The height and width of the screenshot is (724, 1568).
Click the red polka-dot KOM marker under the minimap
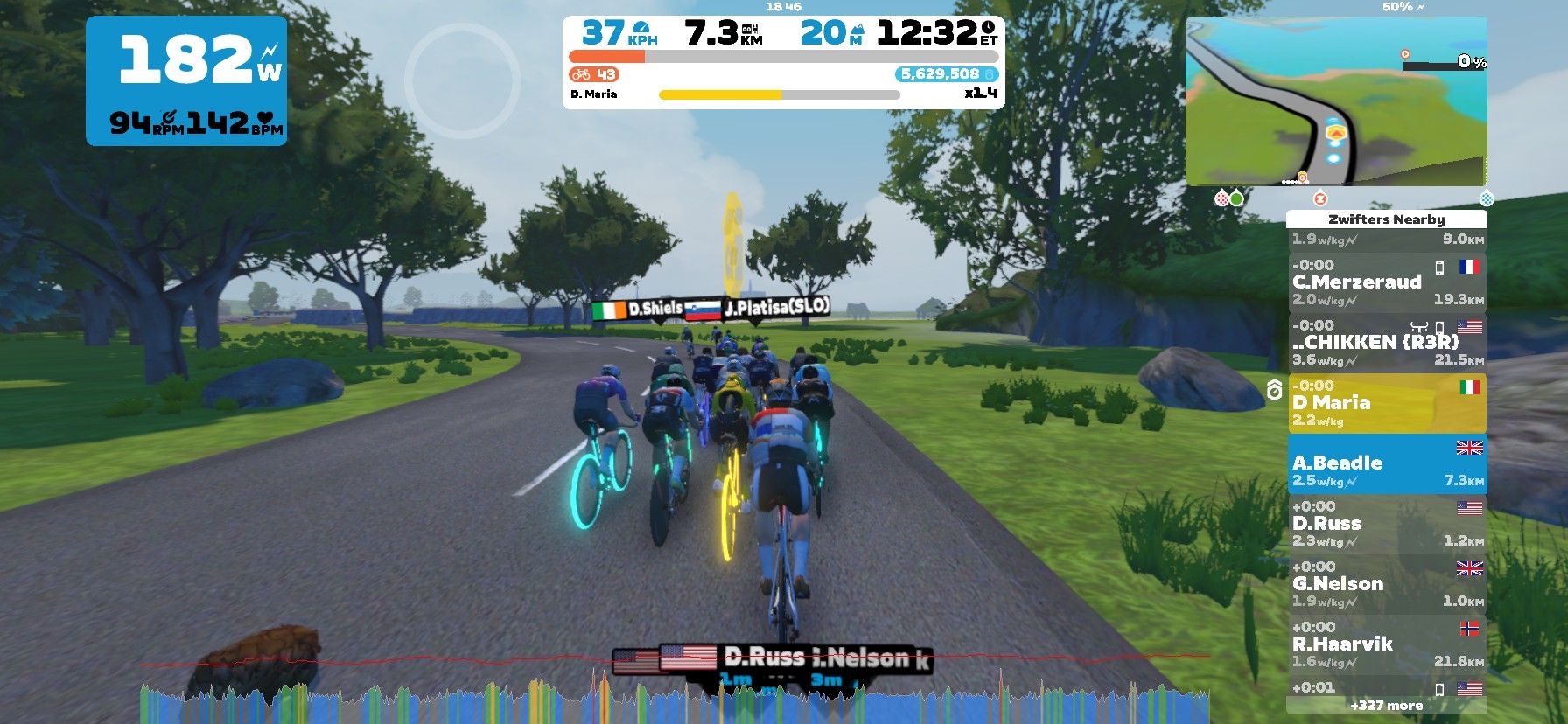pos(1221,198)
